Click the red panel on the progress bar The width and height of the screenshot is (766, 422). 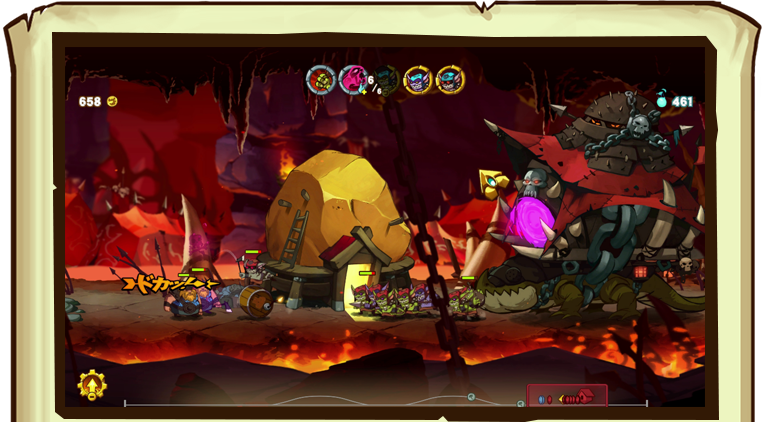567,397
